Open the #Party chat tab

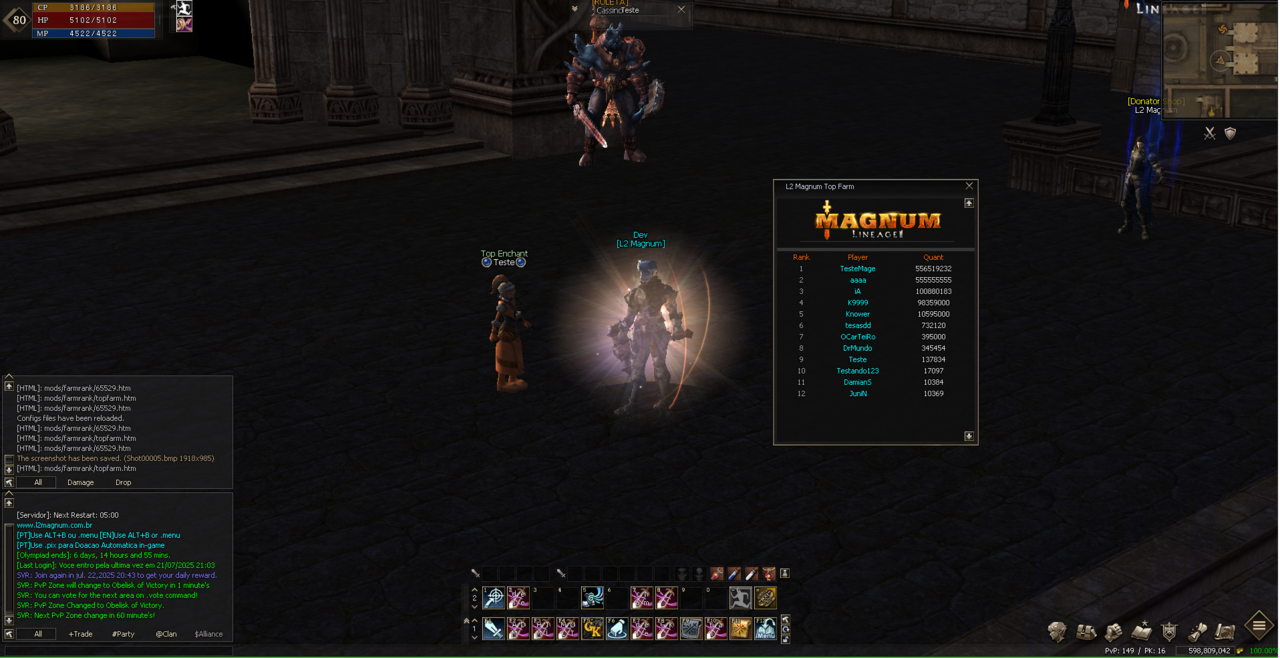click(123, 634)
